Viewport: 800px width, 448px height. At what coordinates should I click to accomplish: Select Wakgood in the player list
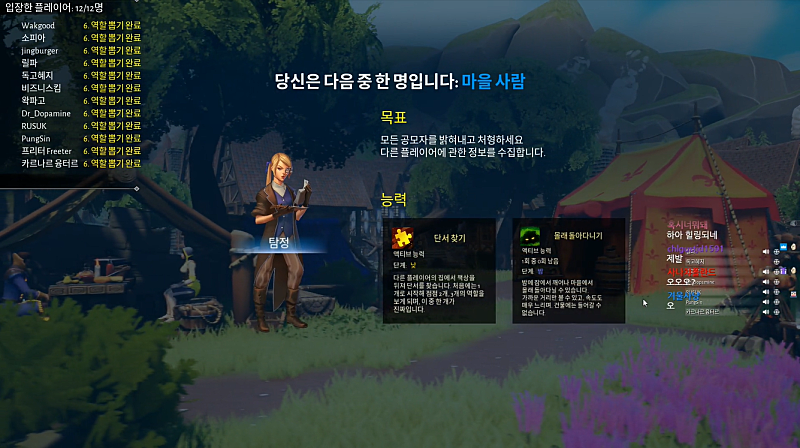38,25
